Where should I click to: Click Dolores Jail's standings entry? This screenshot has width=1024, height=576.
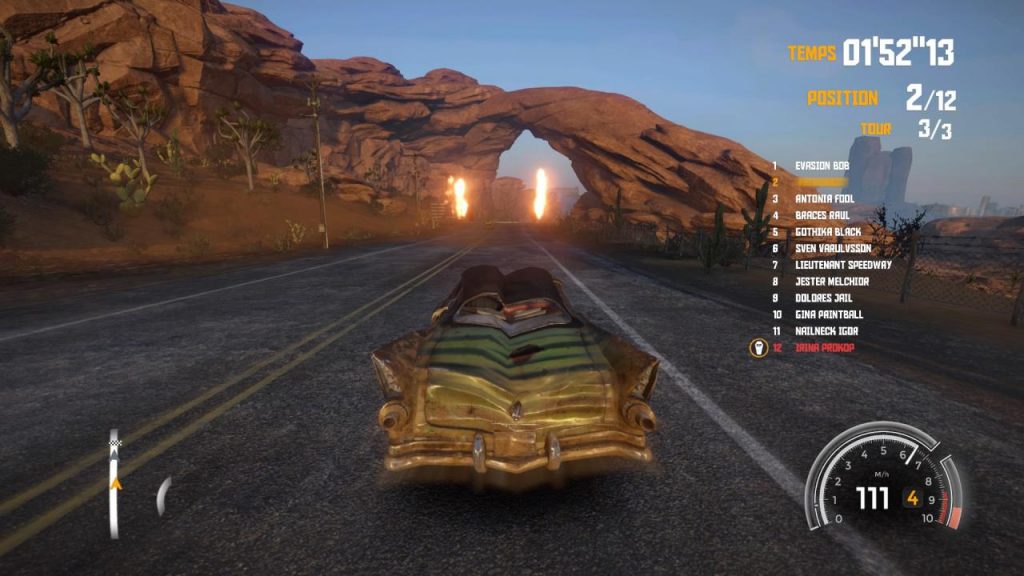[826, 298]
